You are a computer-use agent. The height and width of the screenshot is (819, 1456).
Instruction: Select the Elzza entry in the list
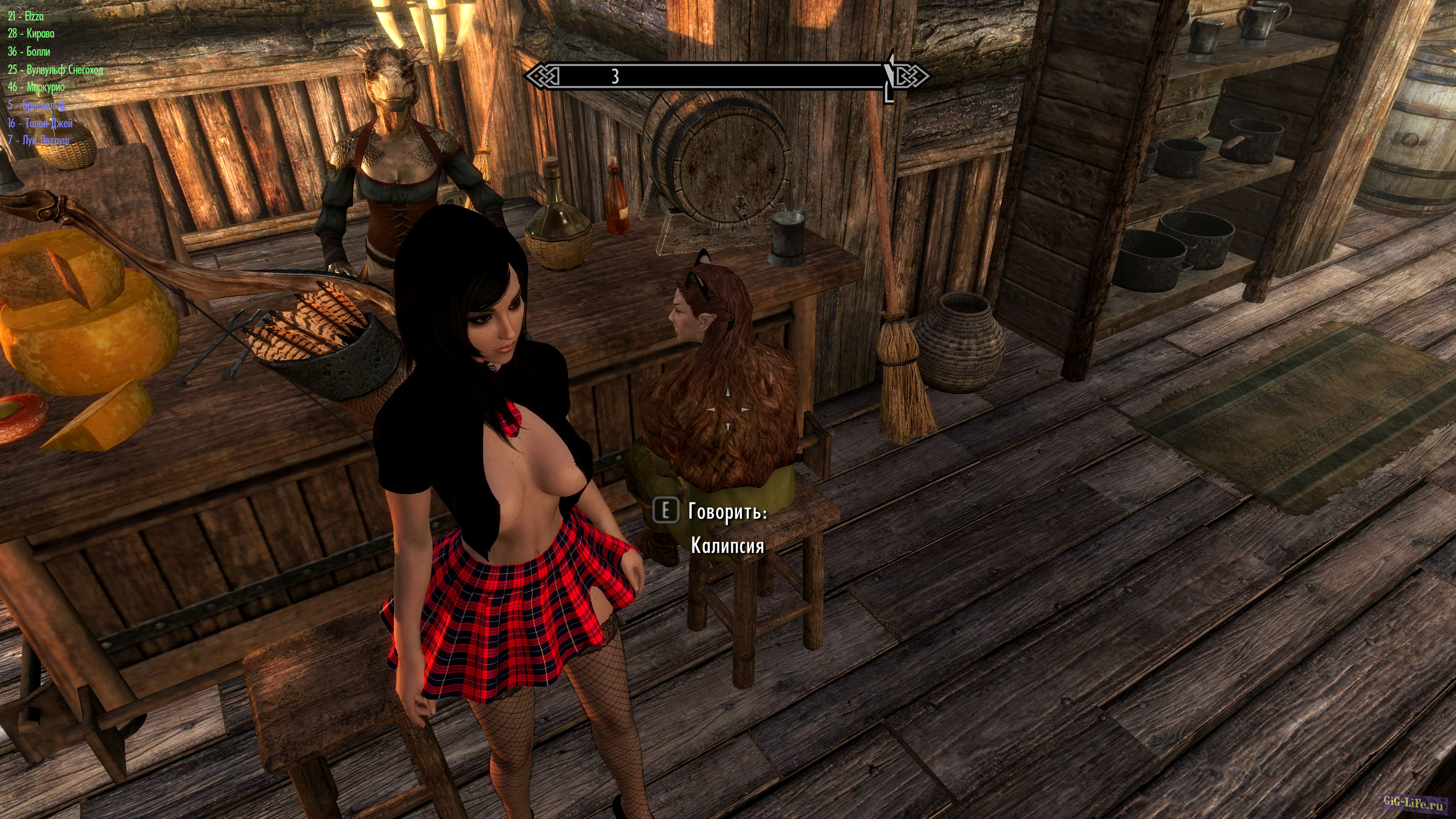26,16
